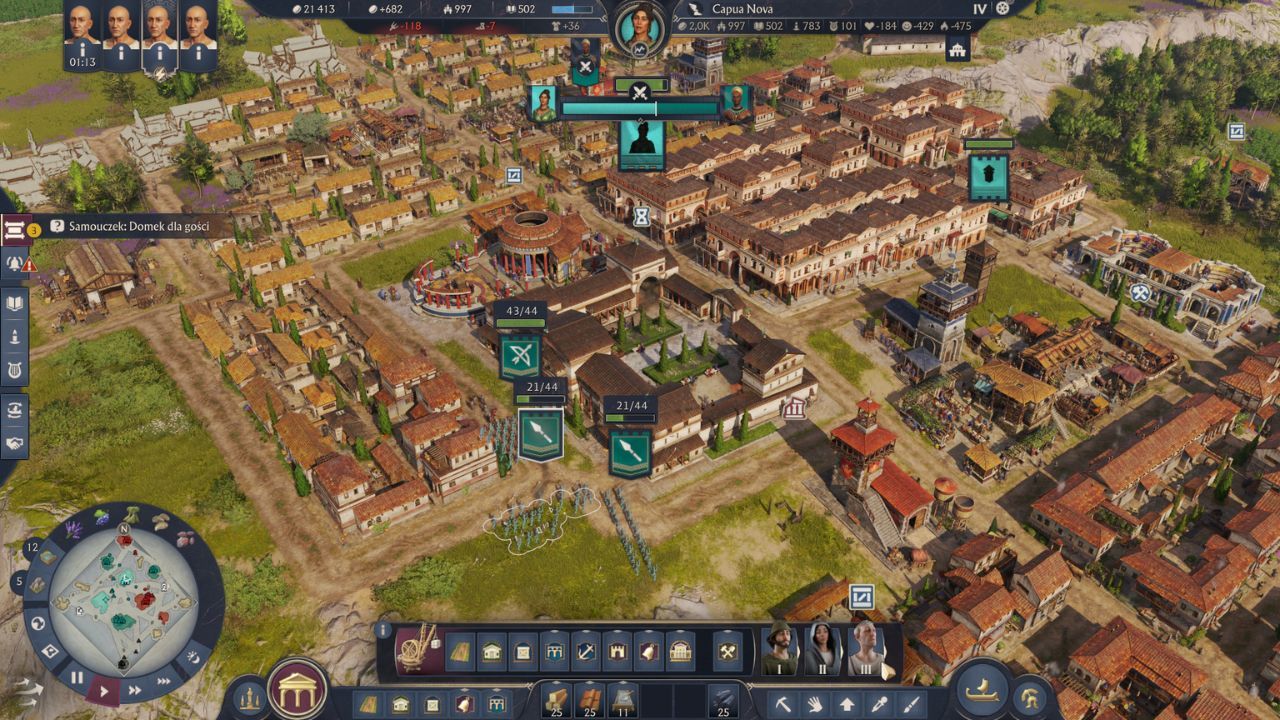Open the Roman helmet military button

click(1028, 698)
